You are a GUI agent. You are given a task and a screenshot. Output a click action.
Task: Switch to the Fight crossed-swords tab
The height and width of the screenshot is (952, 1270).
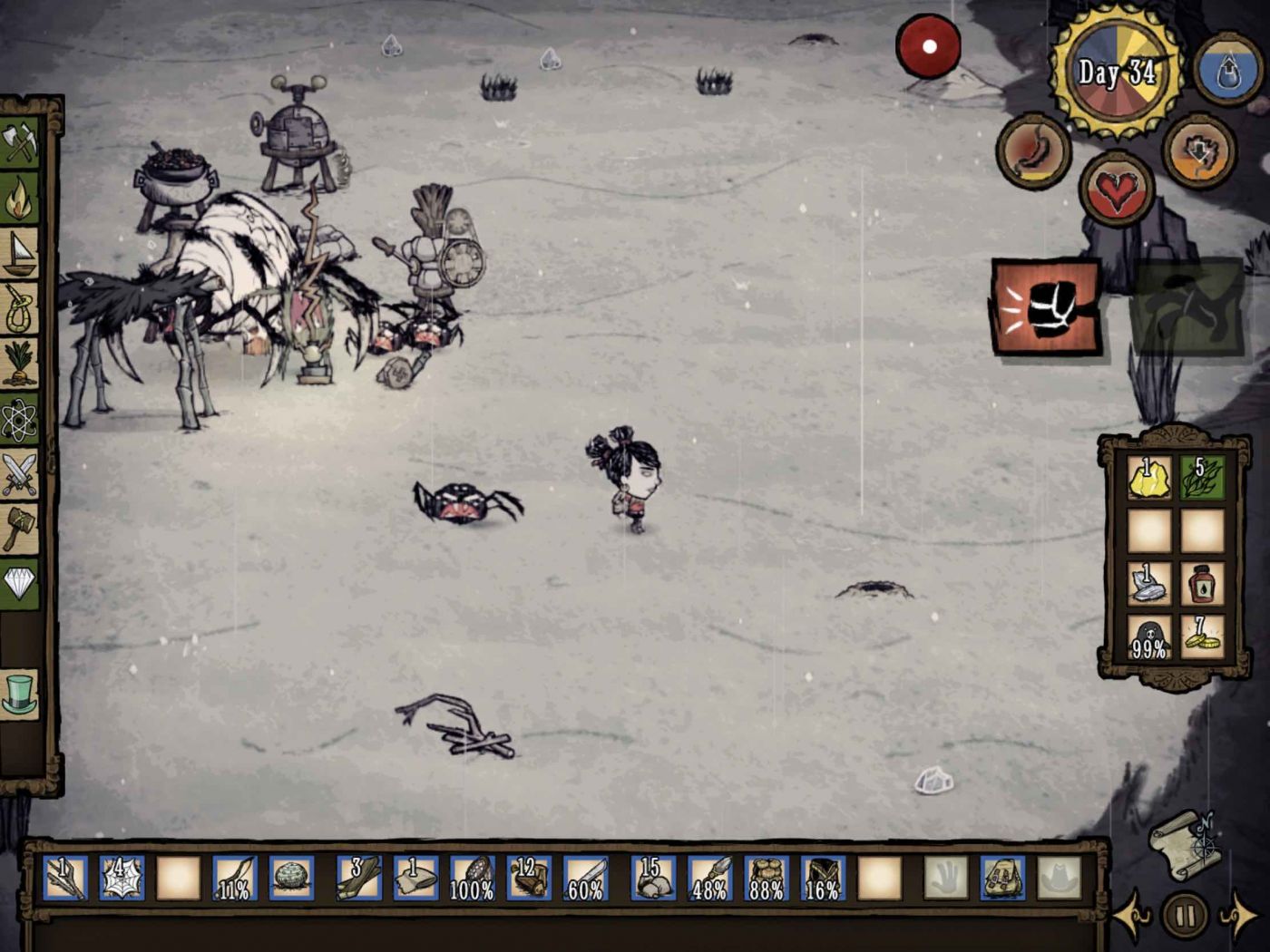click(x=20, y=473)
